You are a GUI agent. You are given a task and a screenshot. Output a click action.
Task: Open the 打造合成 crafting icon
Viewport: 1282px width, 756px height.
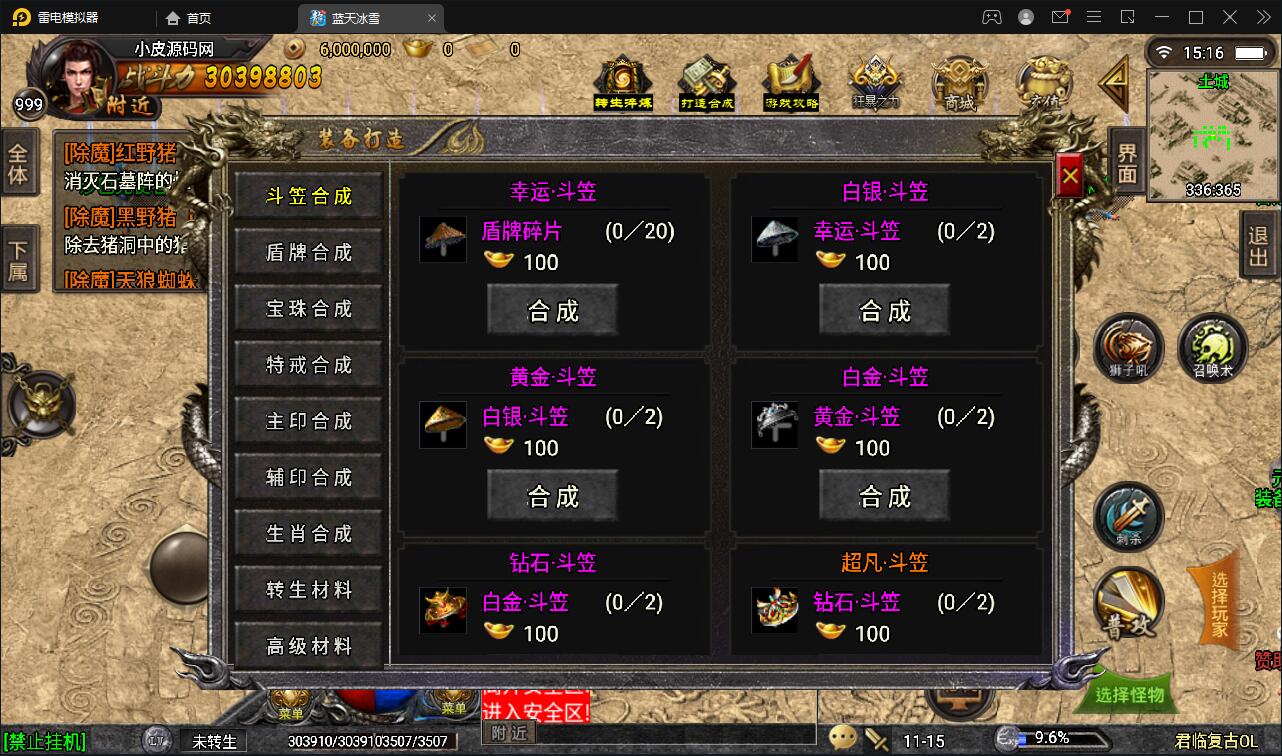click(x=705, y=80)
